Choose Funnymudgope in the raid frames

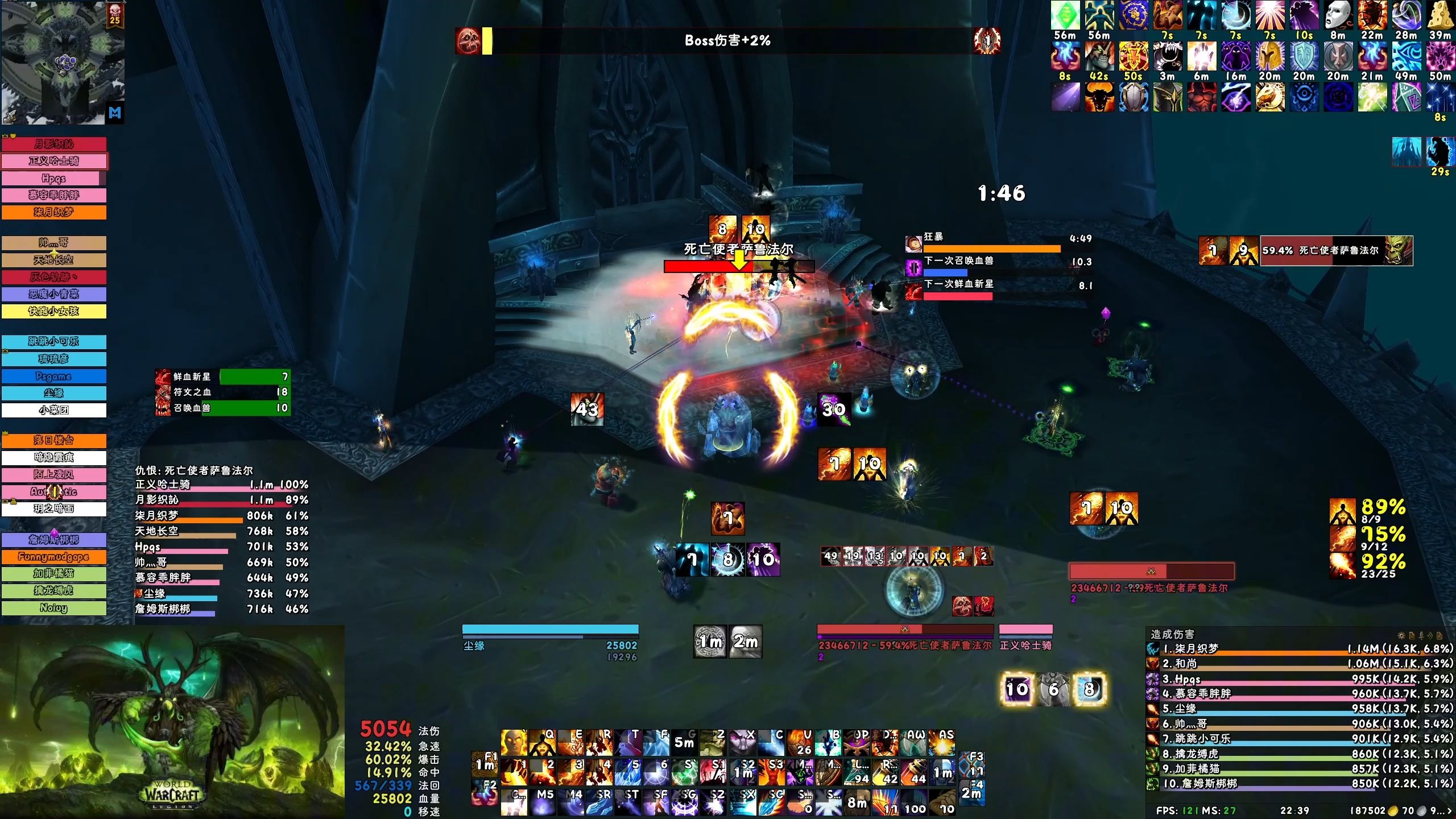click(x=54, y=557)
